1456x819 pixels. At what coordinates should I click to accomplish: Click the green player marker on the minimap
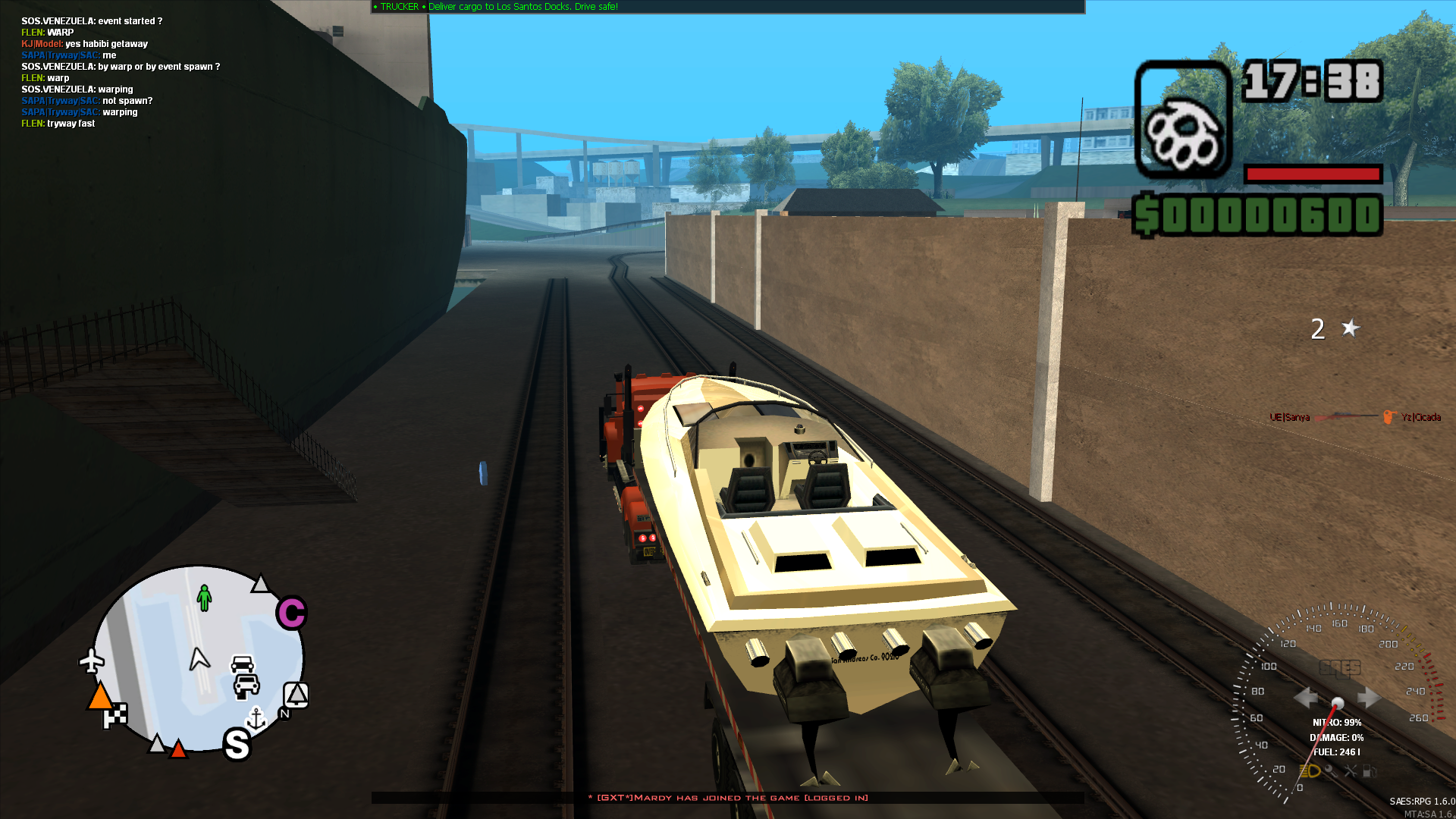click(x=205, y=598)
